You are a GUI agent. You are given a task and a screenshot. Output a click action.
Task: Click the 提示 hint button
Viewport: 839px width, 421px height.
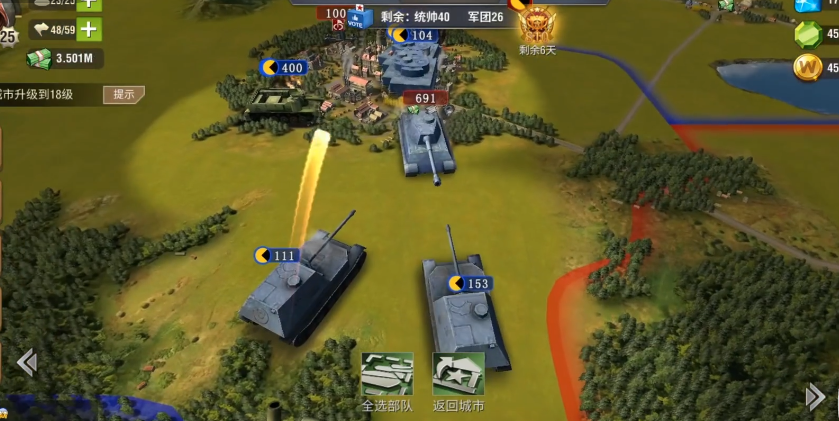click(124, 94)
